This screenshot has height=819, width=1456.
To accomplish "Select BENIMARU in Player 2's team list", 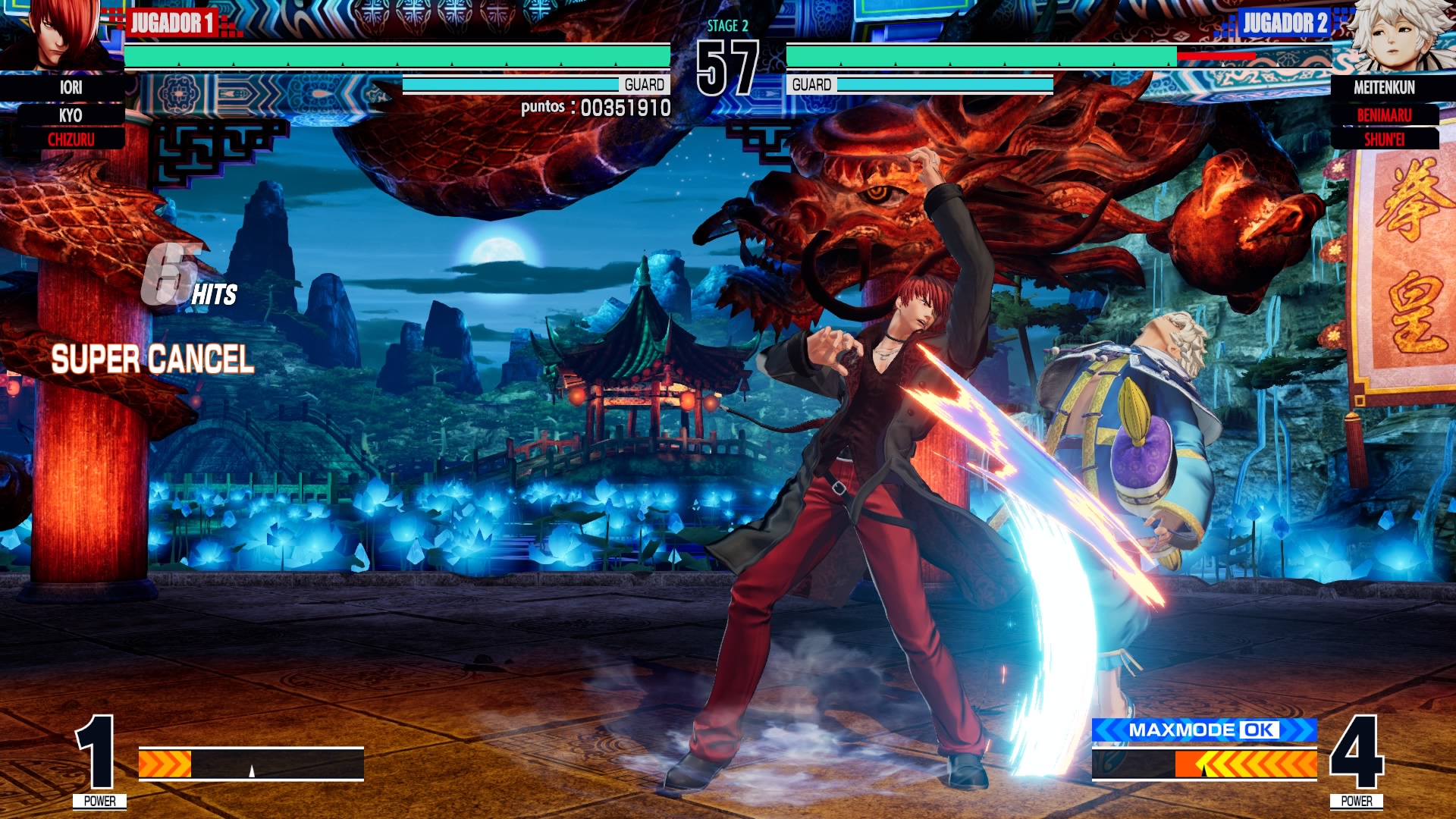I will coord(1384,115).
